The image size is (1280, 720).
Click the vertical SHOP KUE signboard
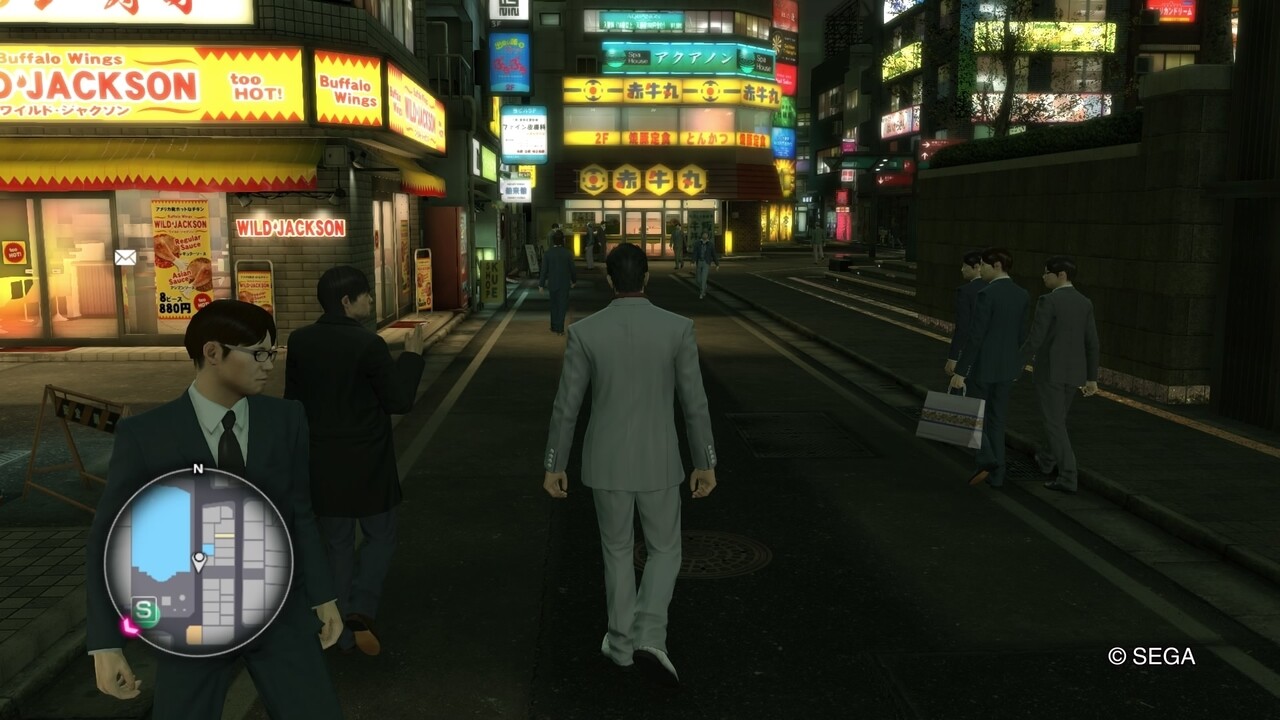[492, 280]
